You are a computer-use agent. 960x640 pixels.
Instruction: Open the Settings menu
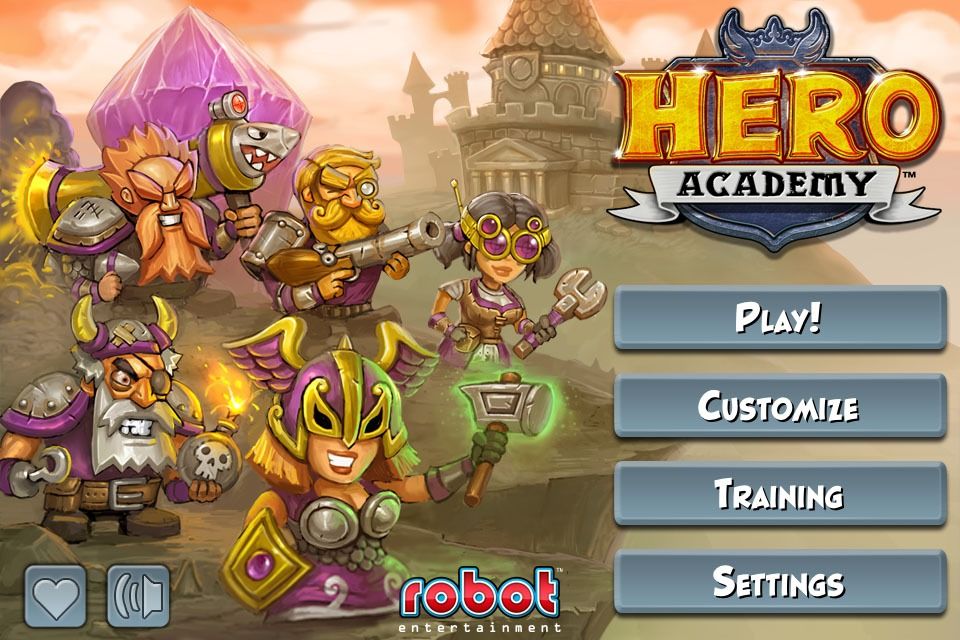tap(779, 582)
